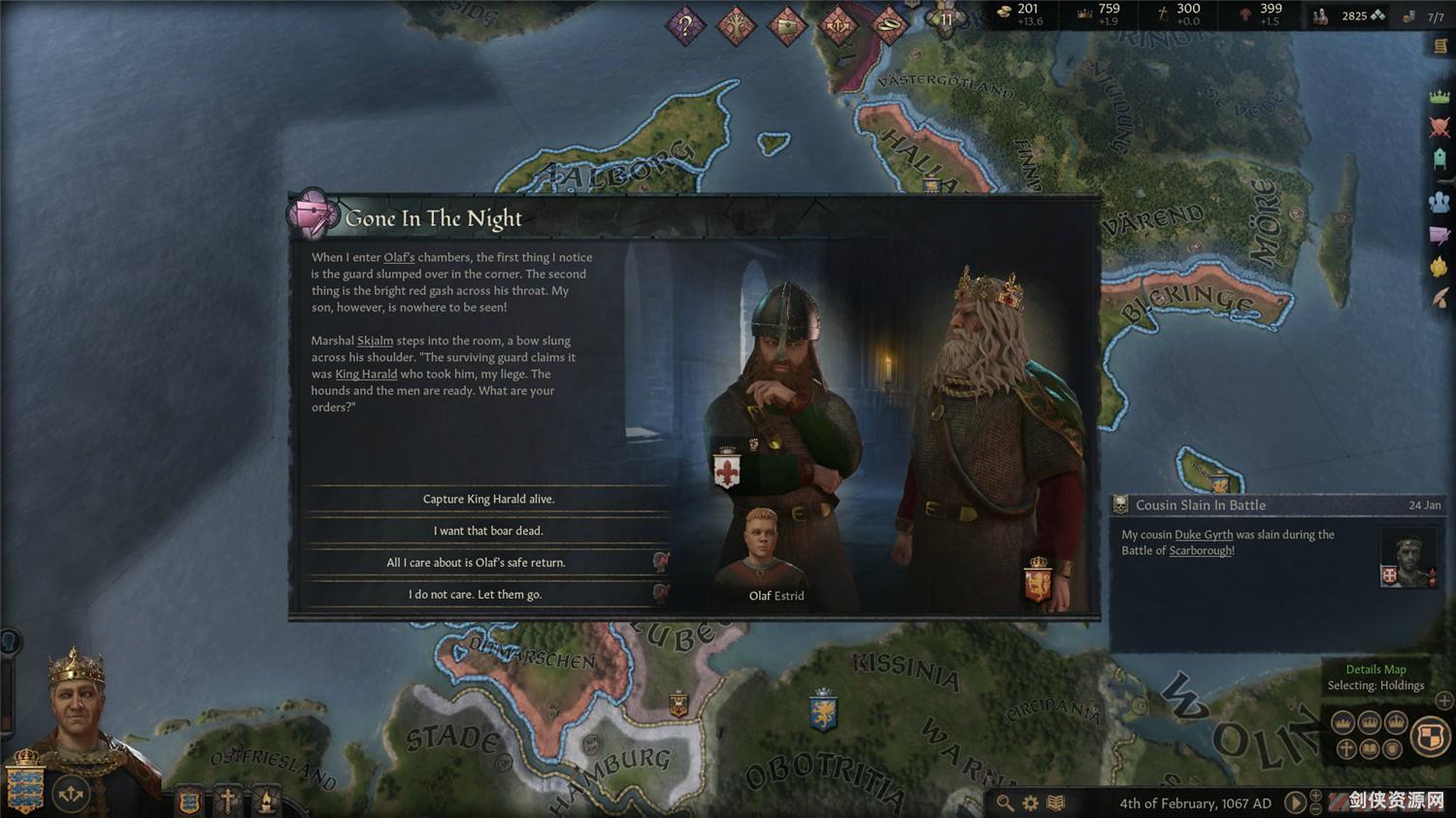
Task: Open the wedding rings alert diamond
Action: coord(888,26)
